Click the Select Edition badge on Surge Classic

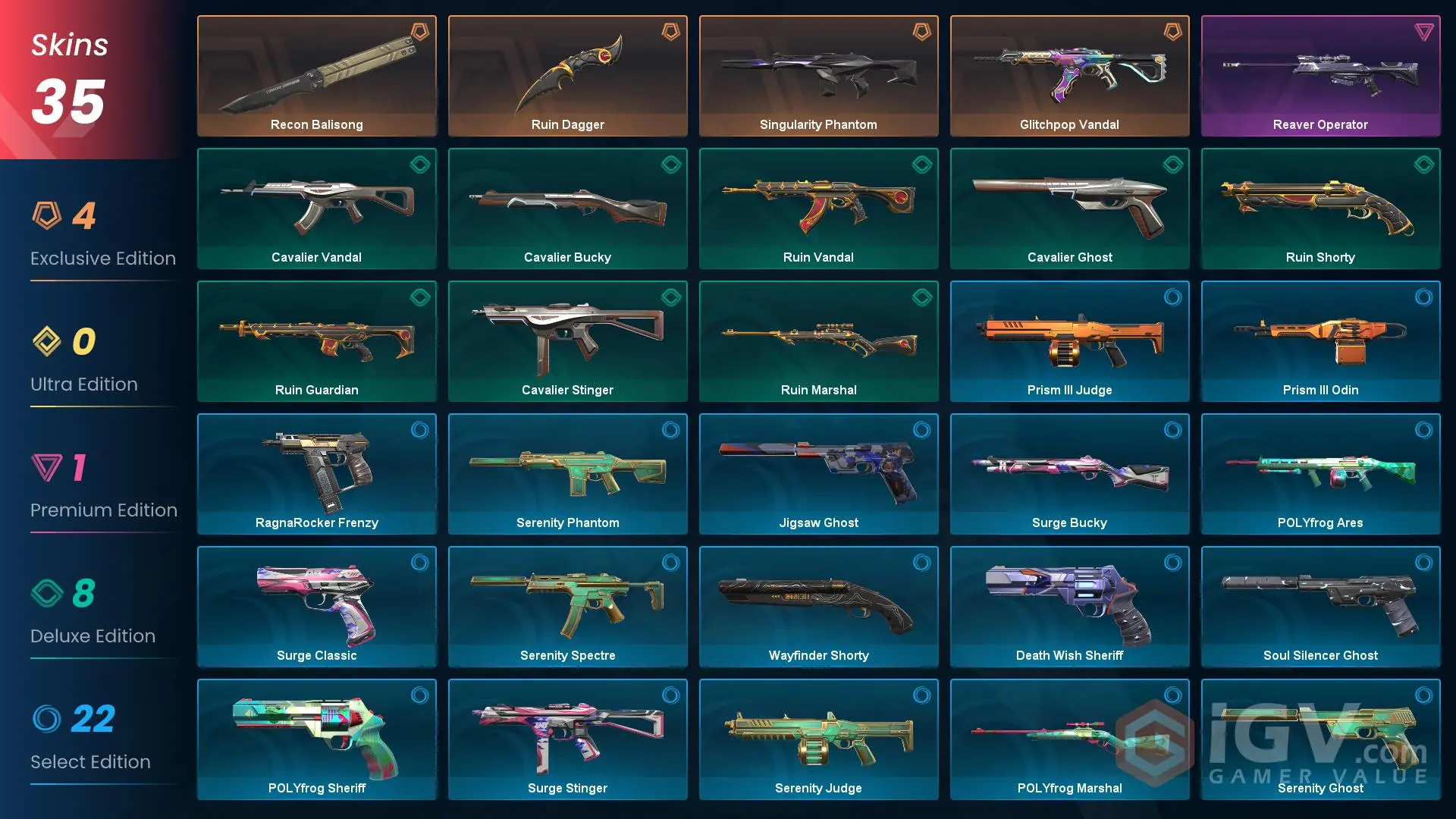pyautogui.click(x=420, y=563)
